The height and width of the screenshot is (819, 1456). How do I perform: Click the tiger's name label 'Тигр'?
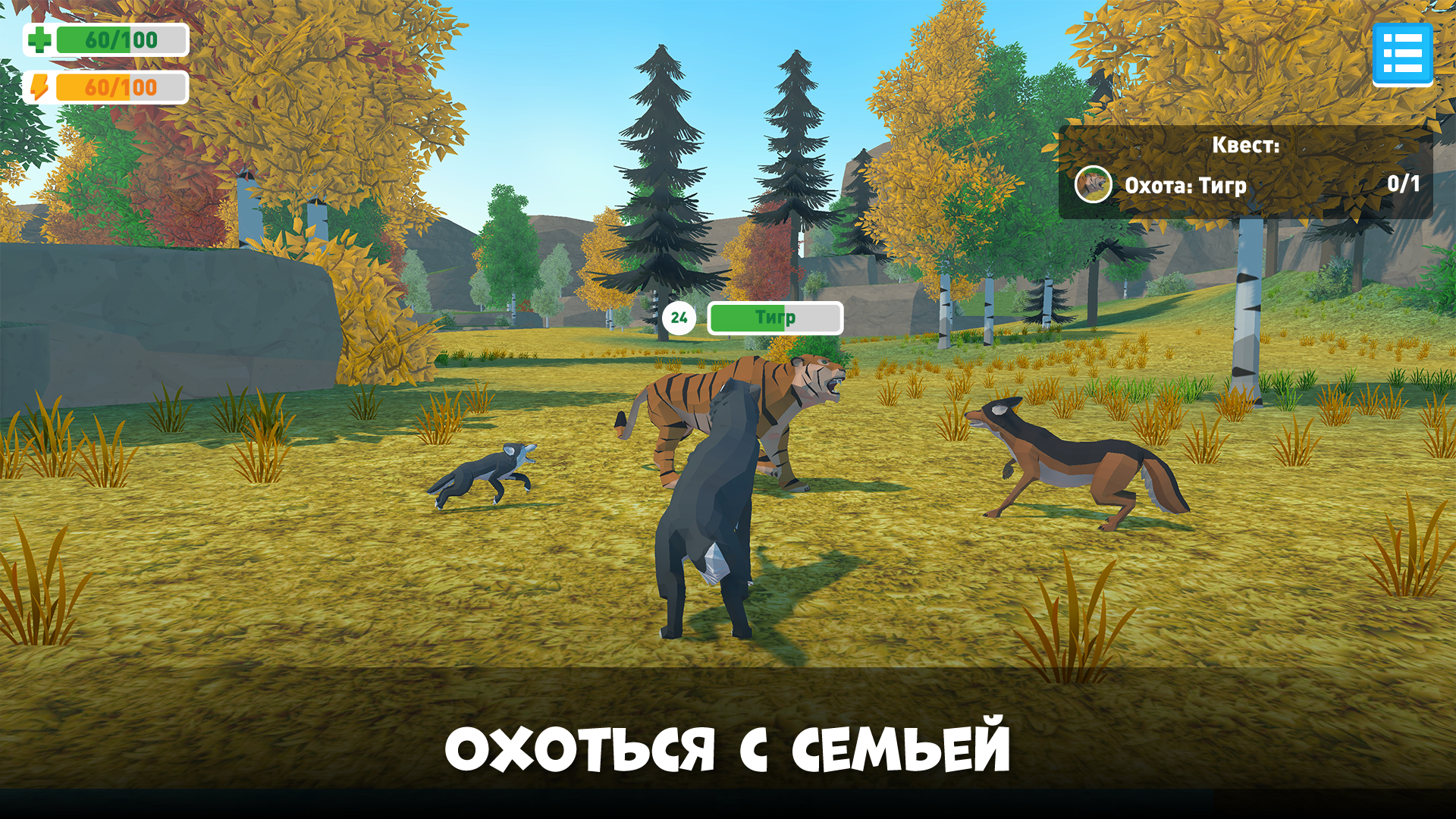pyautogui.click(x=774, y=317)
